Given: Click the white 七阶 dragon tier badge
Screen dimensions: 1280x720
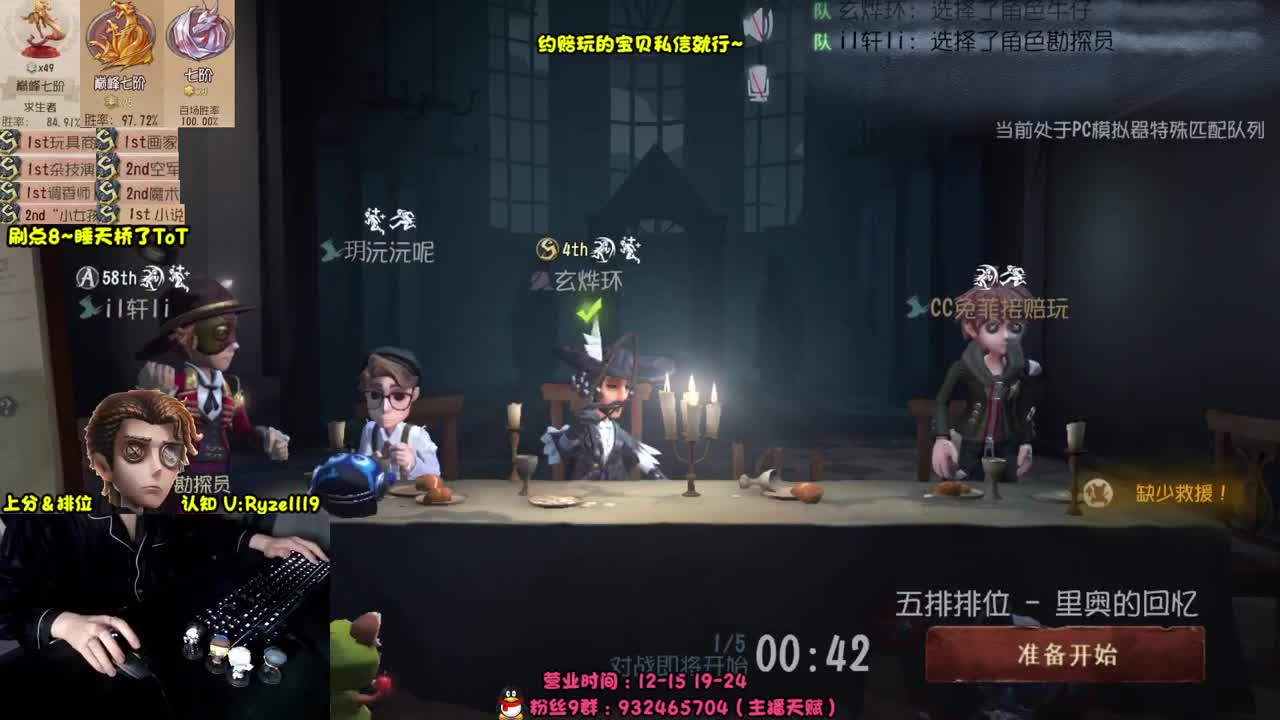Looking at the screenshot, I should coord(196,35).
